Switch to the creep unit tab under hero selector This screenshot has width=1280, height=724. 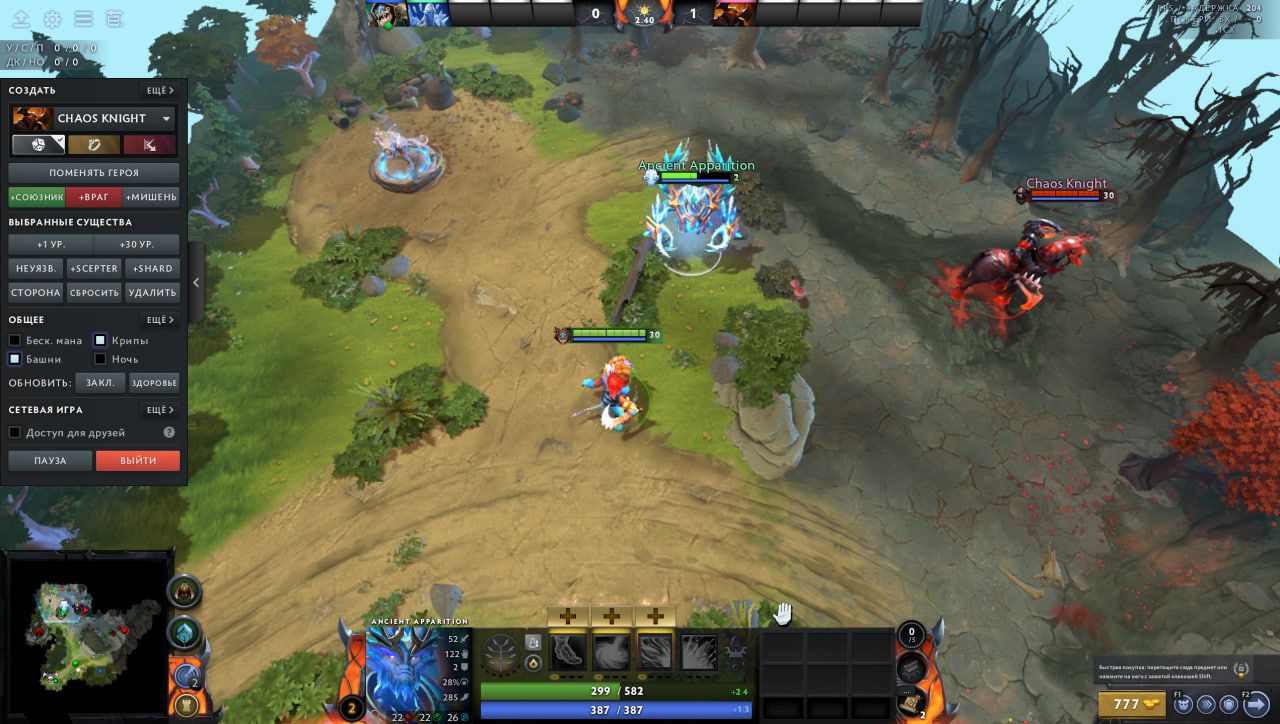[x=94, y=144]
